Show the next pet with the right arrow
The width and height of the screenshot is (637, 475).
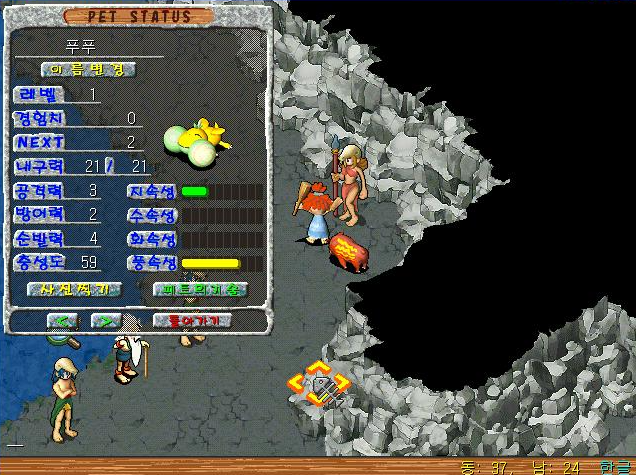(x=105, y=321)
